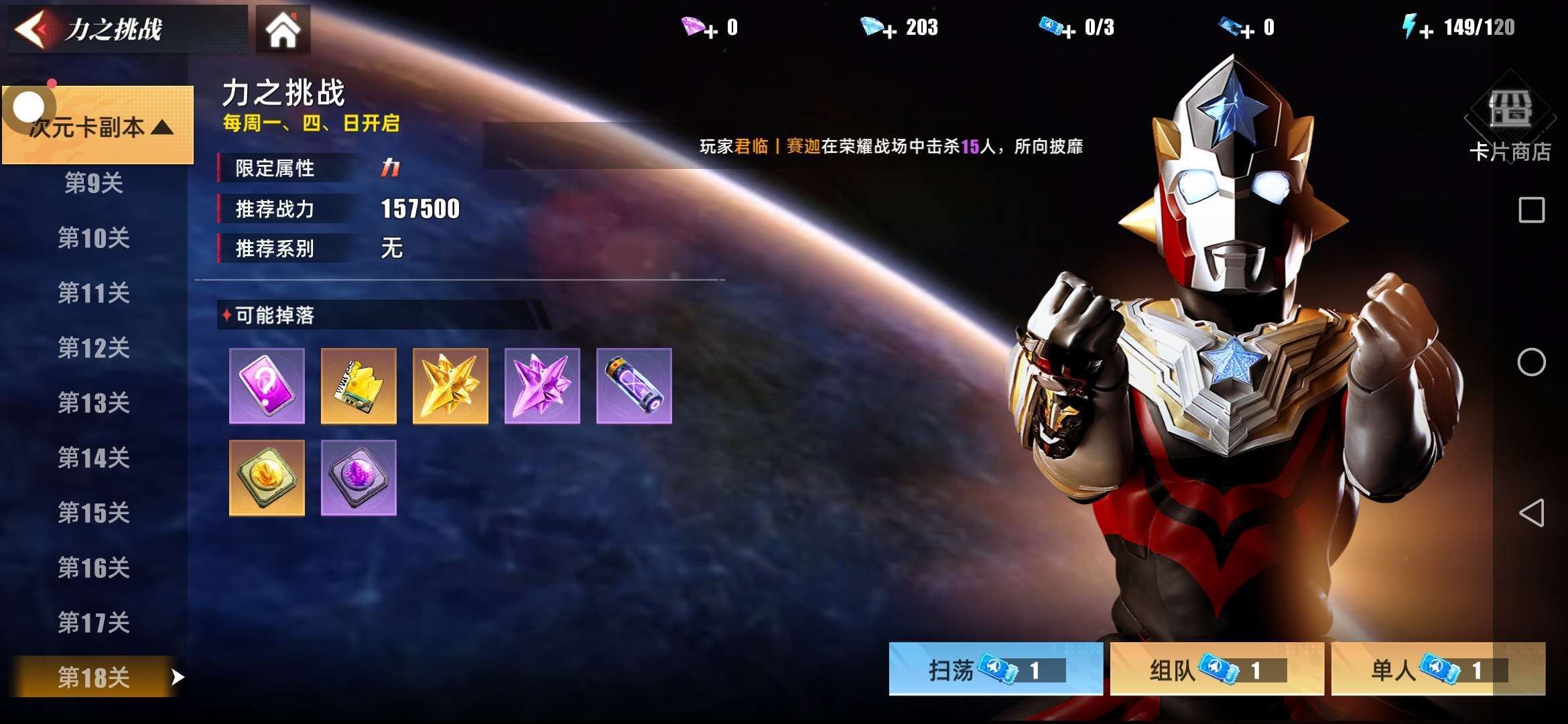
Task: Open the 卡片商店 card shop
Action: coord(1510,126)
